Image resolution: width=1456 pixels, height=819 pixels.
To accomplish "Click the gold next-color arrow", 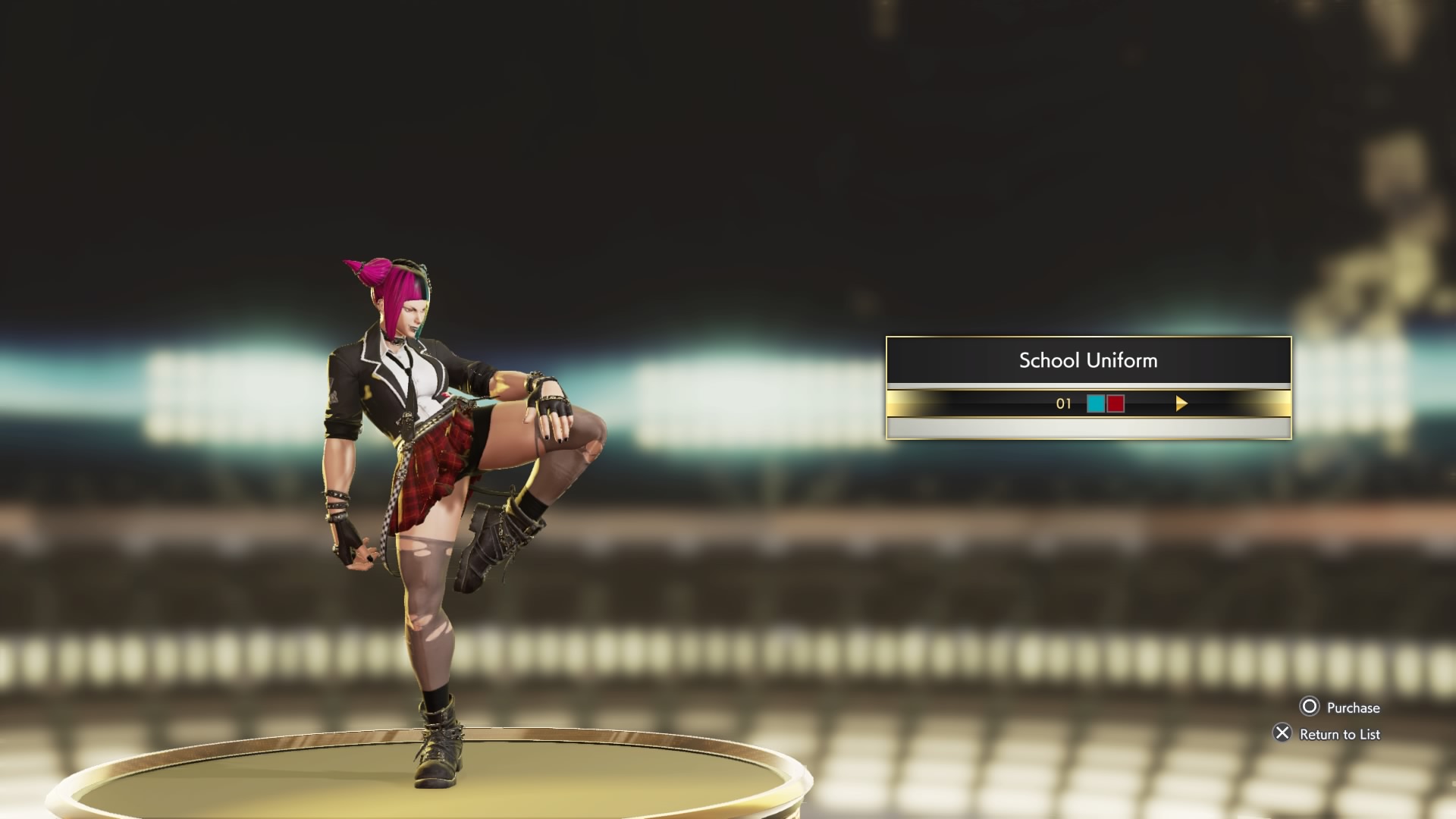I will (x=1181, y=404).
